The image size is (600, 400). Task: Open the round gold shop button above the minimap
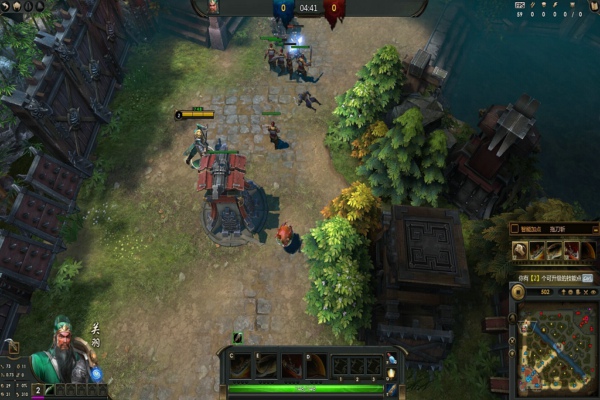pos(518,291)
